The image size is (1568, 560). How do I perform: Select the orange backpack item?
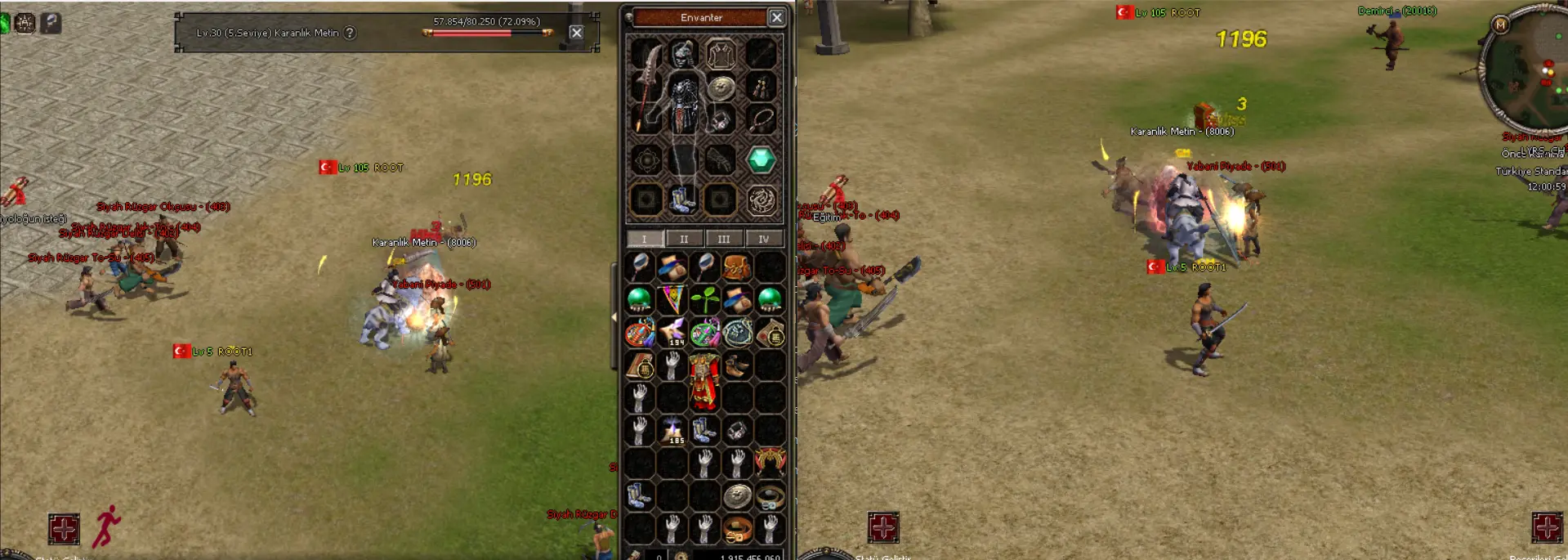(736, 267)
